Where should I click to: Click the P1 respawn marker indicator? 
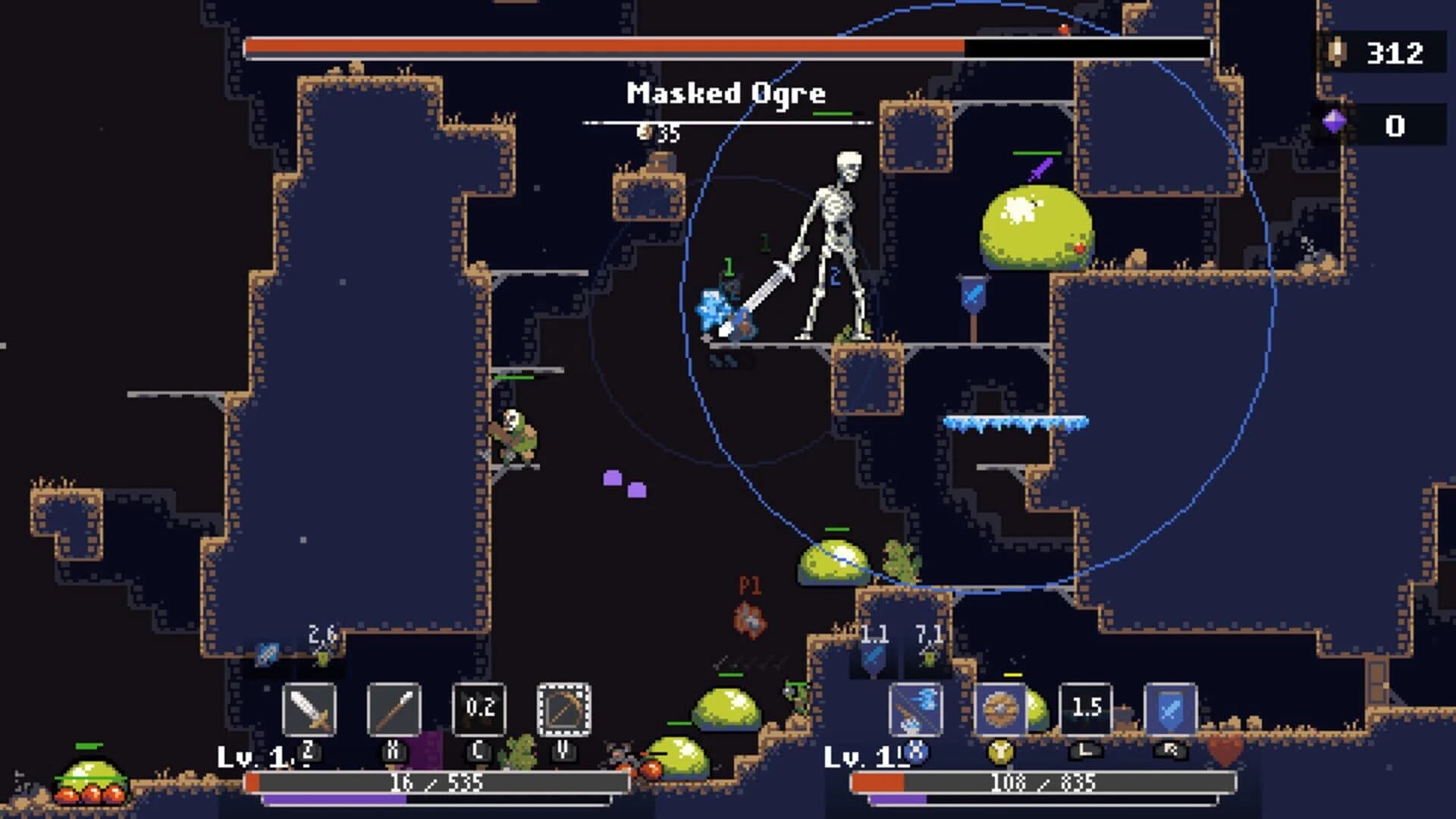coord(748,599)
